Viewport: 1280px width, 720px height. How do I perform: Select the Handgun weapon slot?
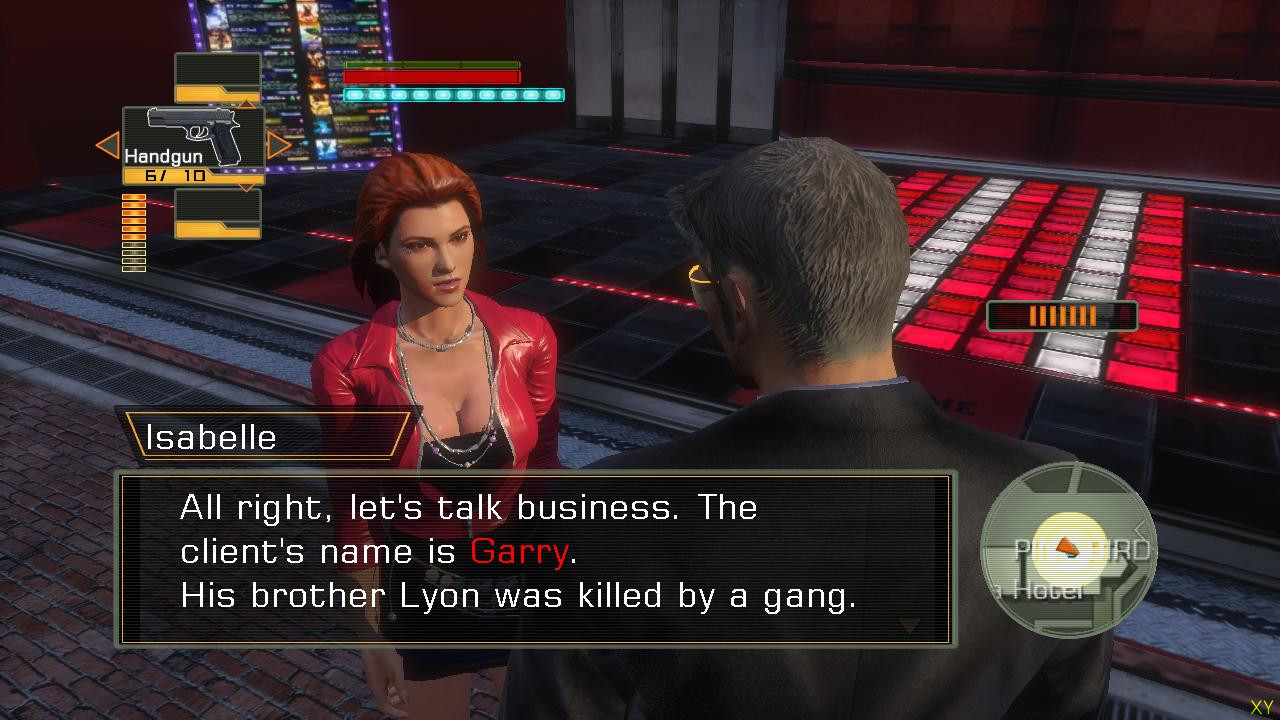193,145
